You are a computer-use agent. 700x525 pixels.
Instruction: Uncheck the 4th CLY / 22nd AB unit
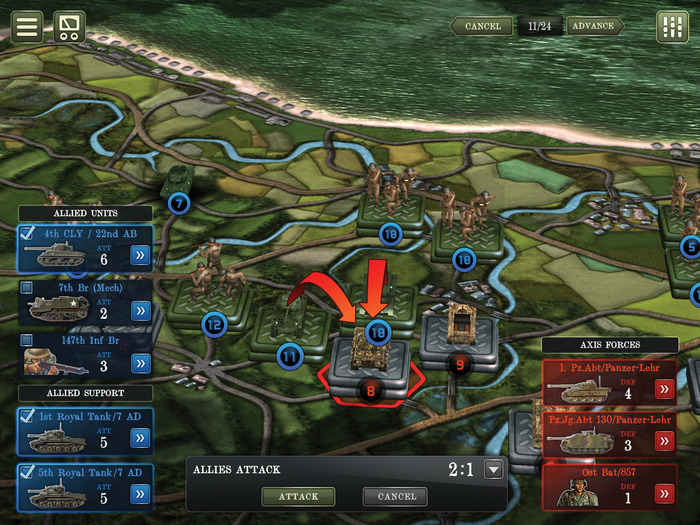point(27,235)
